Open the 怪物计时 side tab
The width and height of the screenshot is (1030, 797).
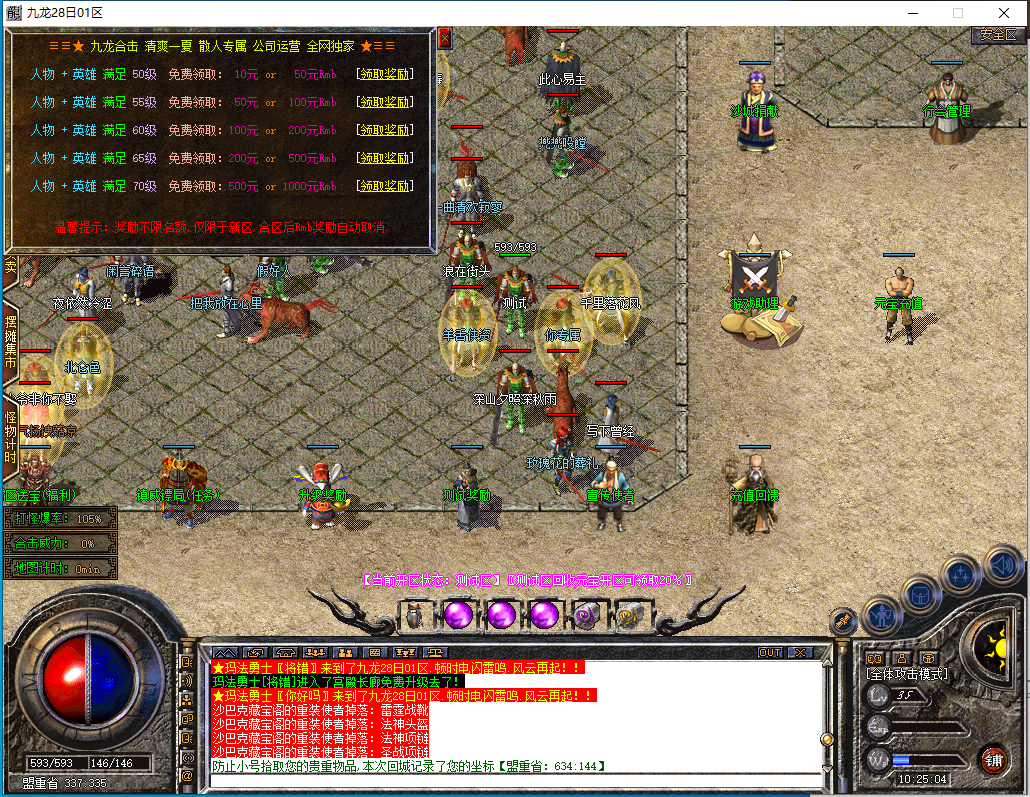click(10, 436)
